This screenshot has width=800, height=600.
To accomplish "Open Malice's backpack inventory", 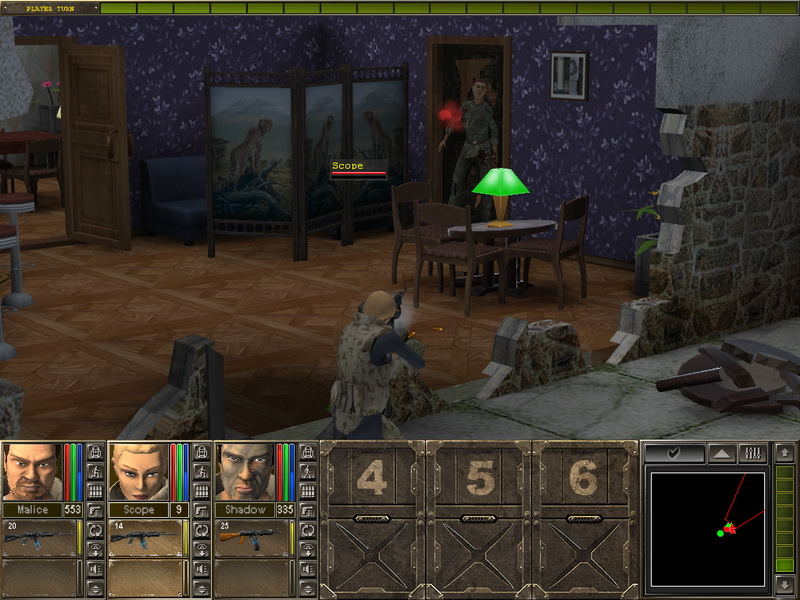I will click(95, 452).
